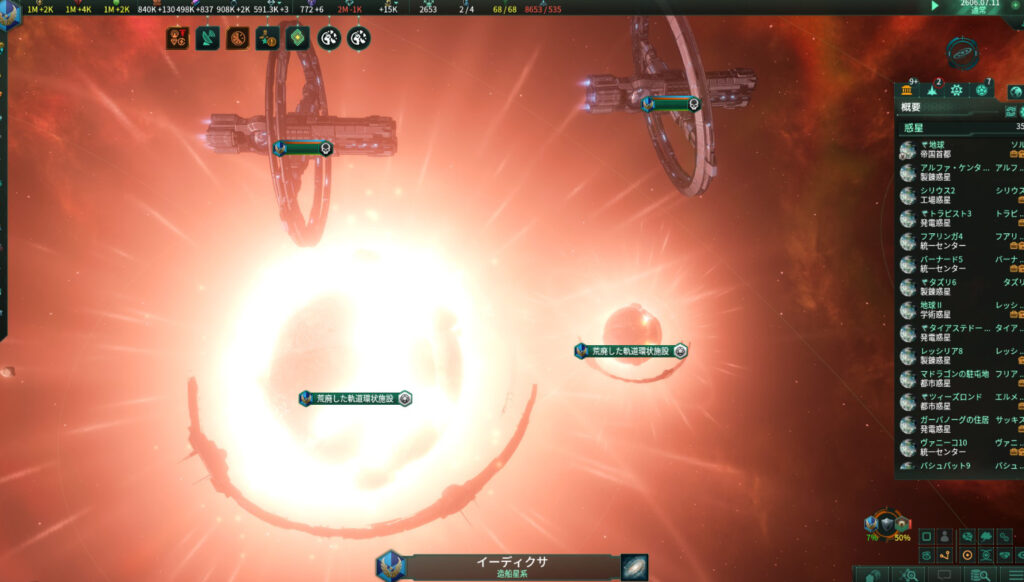
Task: Click the shield emblem war status icon
Action: point(886,523)
